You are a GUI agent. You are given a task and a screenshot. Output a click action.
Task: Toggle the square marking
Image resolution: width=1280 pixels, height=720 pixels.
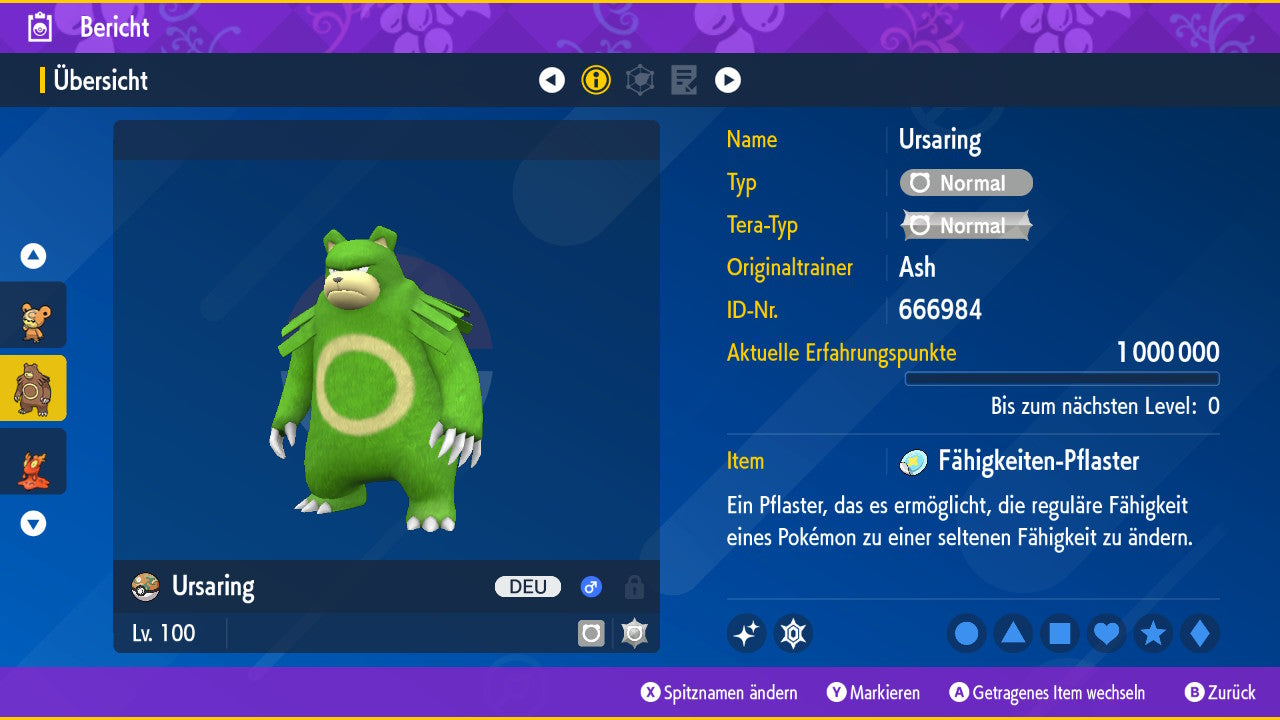click(1060, 633)
